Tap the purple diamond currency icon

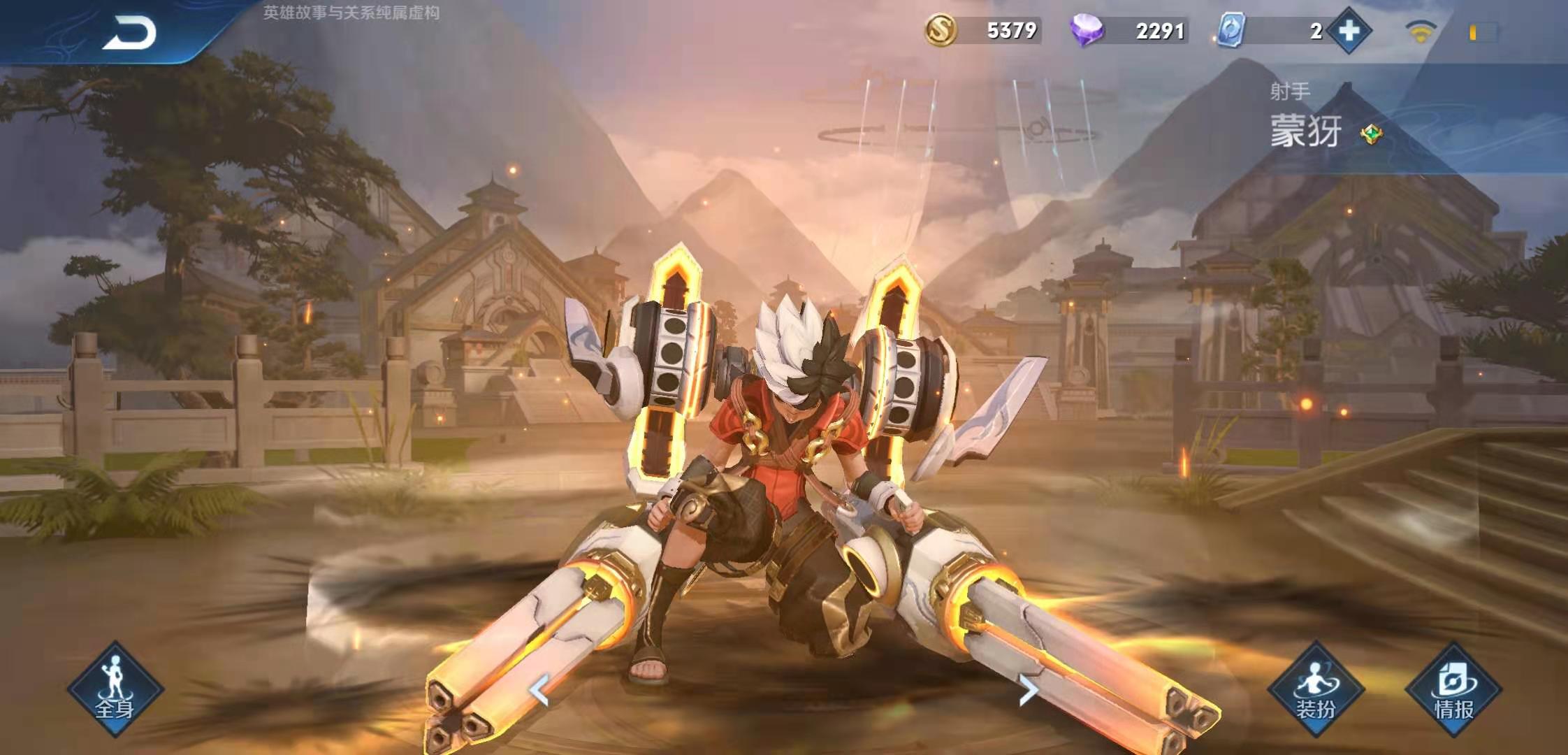coord(1087,31)
